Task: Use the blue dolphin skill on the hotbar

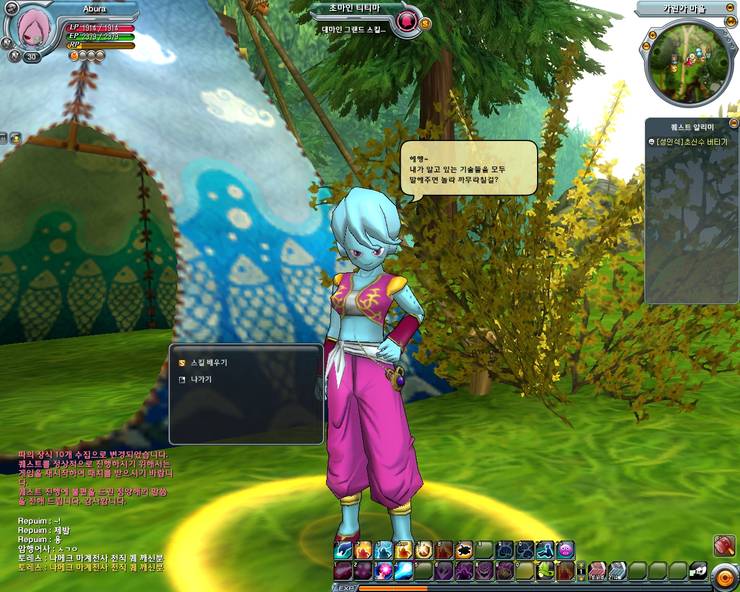Action: coord(344,550)
